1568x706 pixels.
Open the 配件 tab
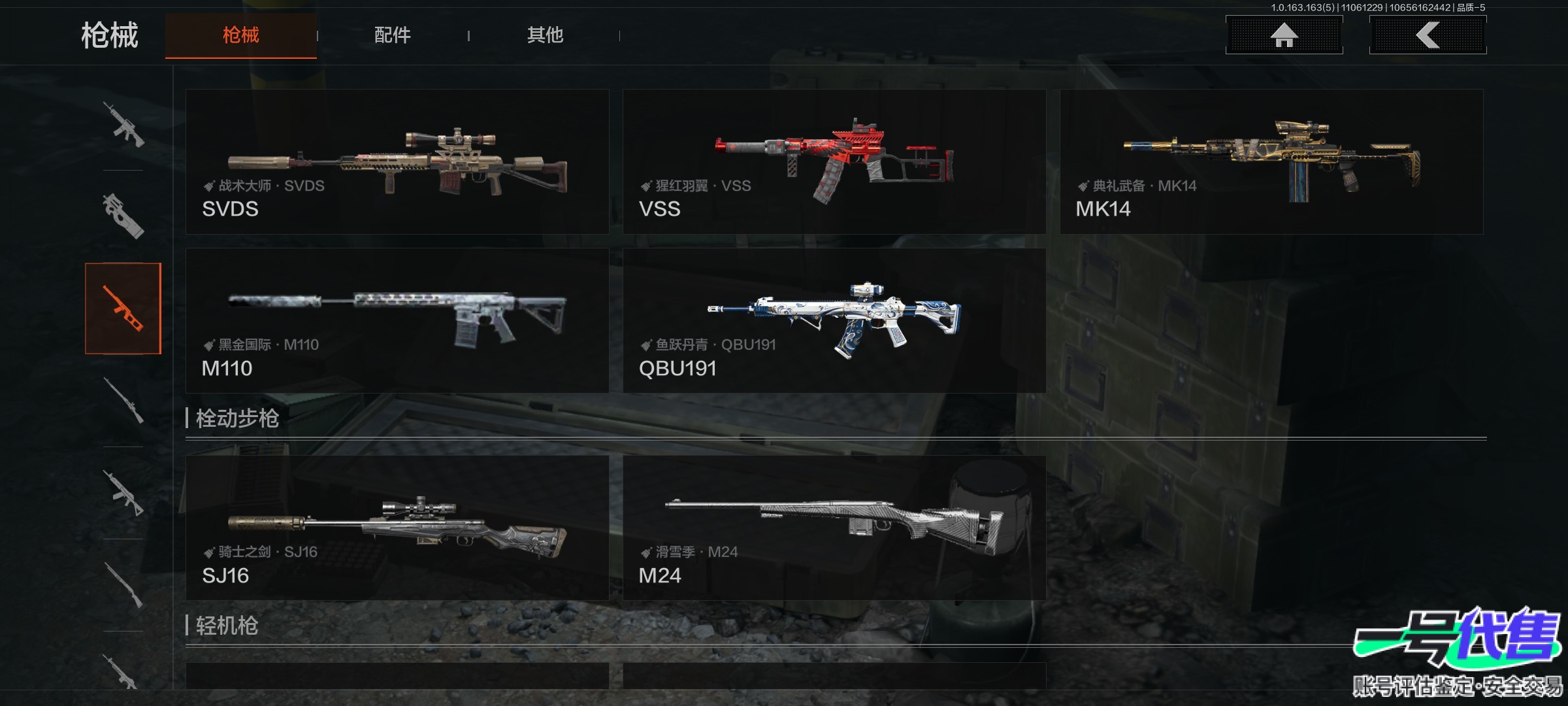click(x=392, y=35)
